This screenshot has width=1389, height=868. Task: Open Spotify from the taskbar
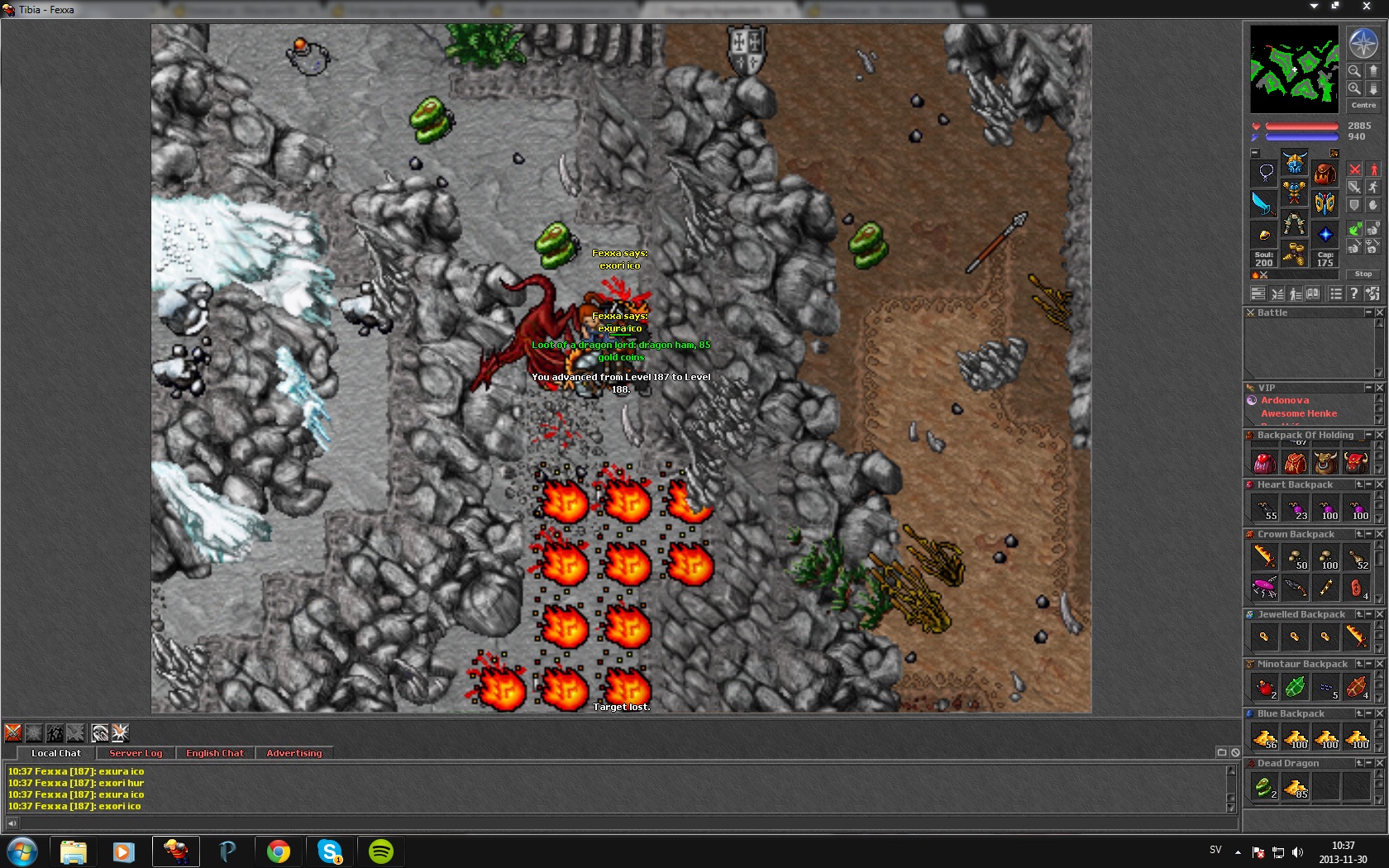click(x=380, y=851)
